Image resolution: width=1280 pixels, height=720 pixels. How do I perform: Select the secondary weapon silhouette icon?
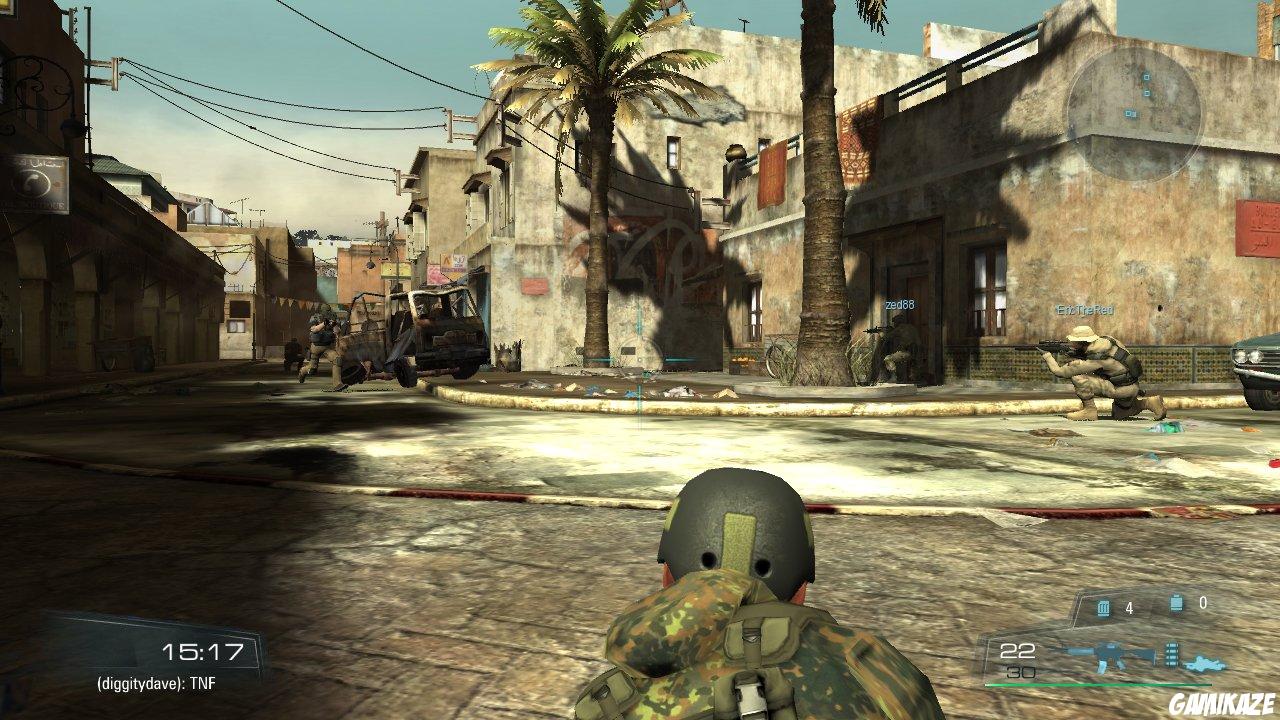click(1205, 662)
